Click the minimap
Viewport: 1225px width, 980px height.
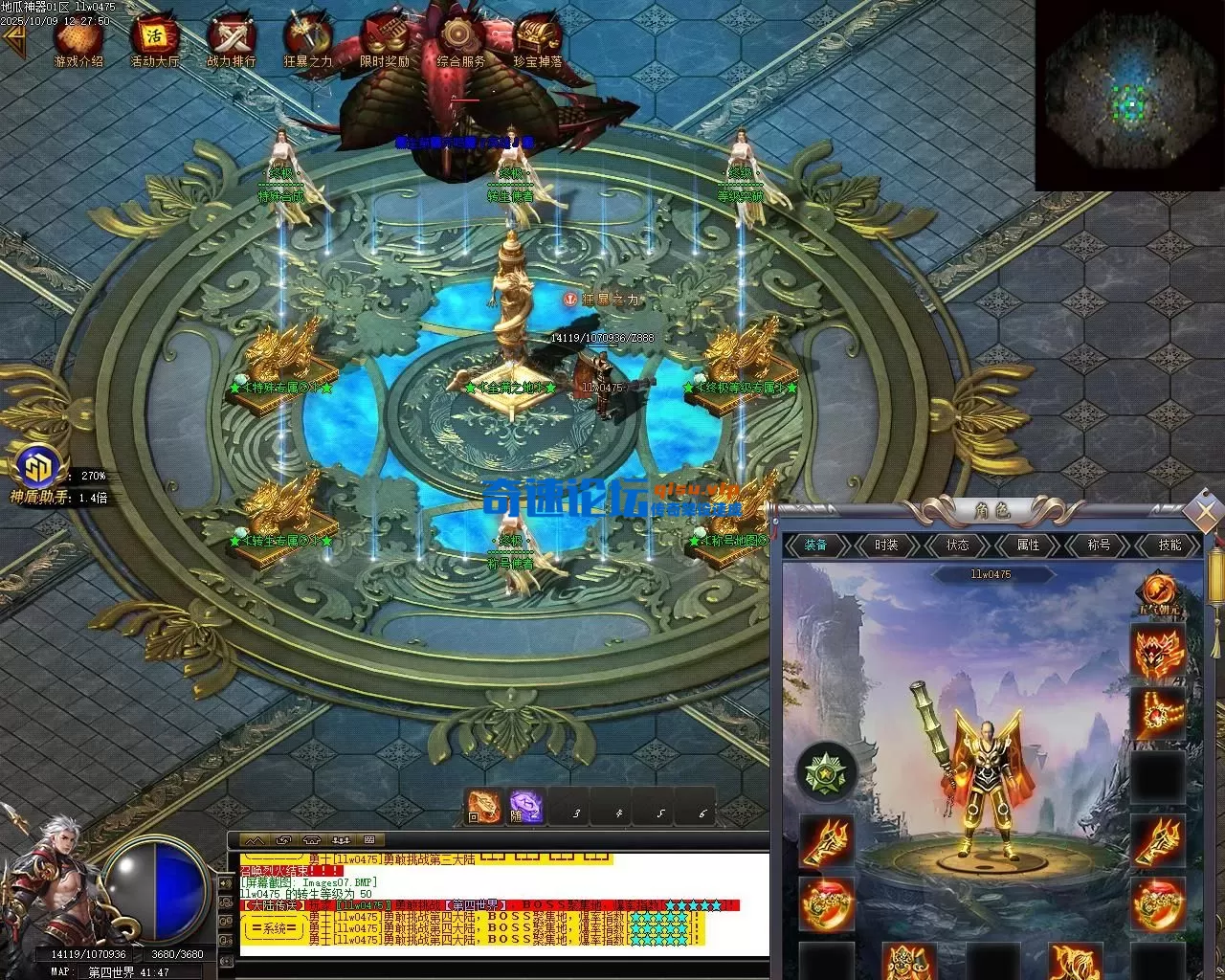[x=1129, y=96]
